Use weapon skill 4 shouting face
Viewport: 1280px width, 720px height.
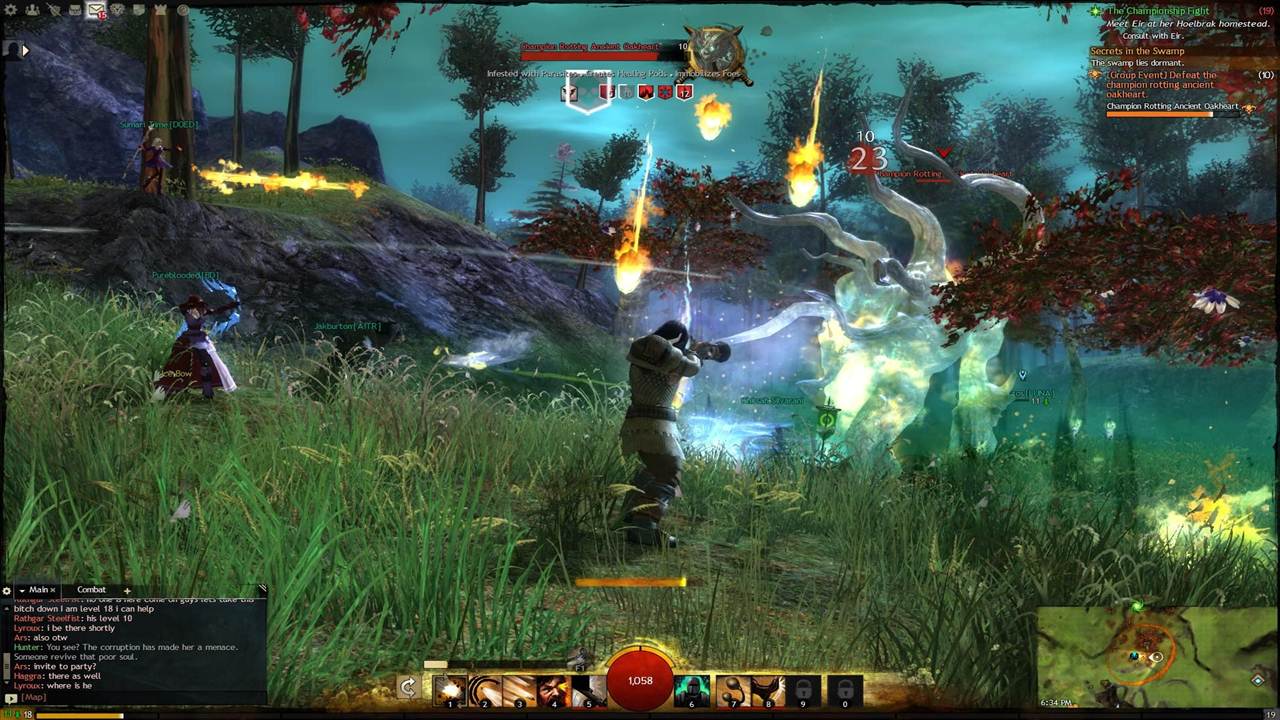coord(553,690)
